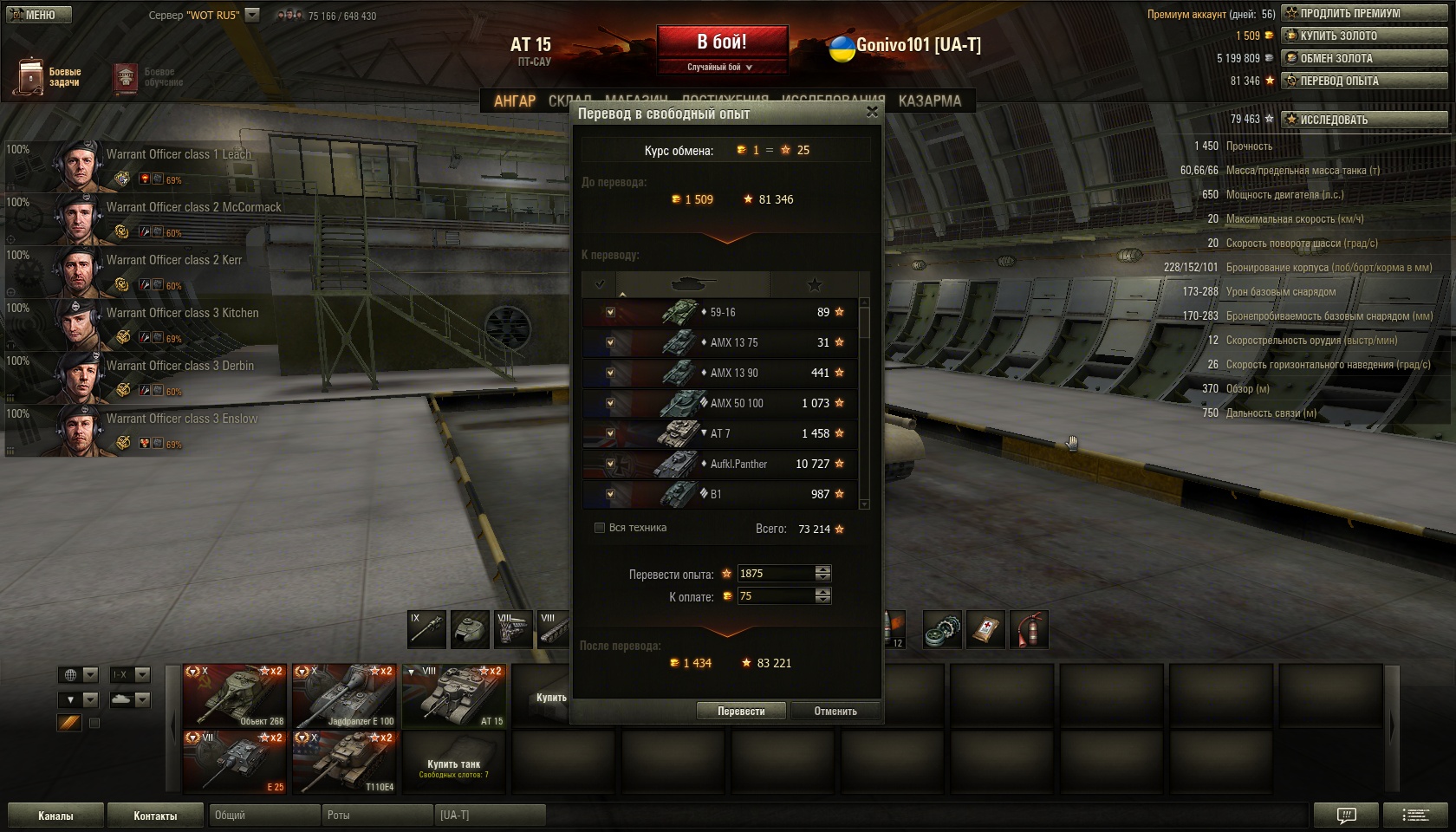Open the Контакты contacts list
1456x832 pixels.
click(x=155, y=816)
